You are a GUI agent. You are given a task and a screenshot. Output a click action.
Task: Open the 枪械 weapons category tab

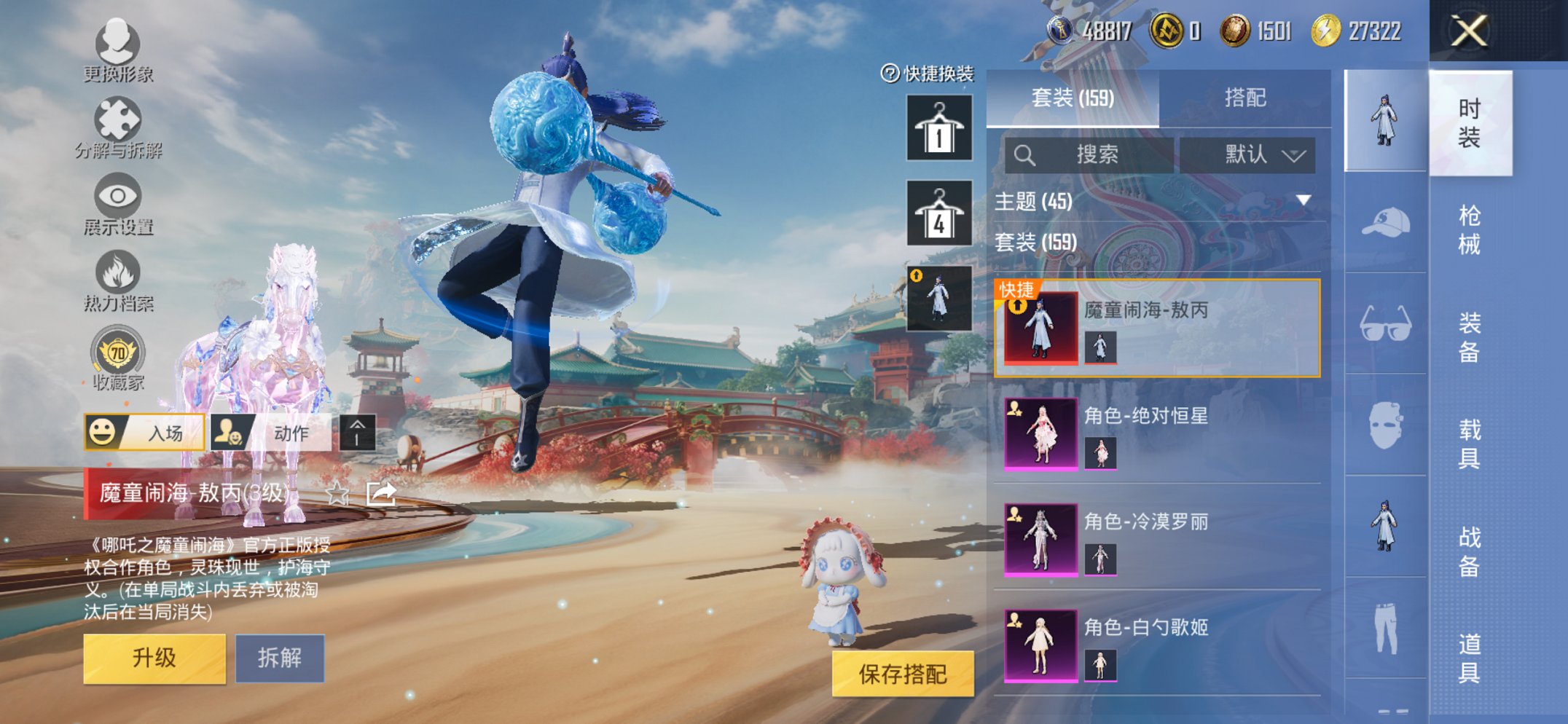[x=1470, y=229]
